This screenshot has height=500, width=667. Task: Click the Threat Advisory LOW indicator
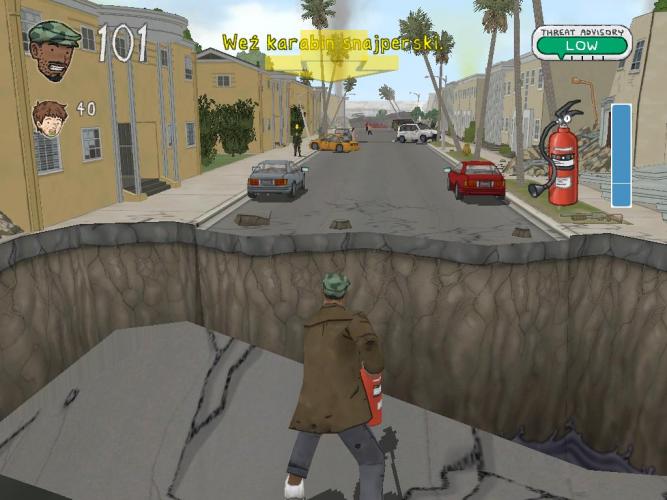point(581,42)
